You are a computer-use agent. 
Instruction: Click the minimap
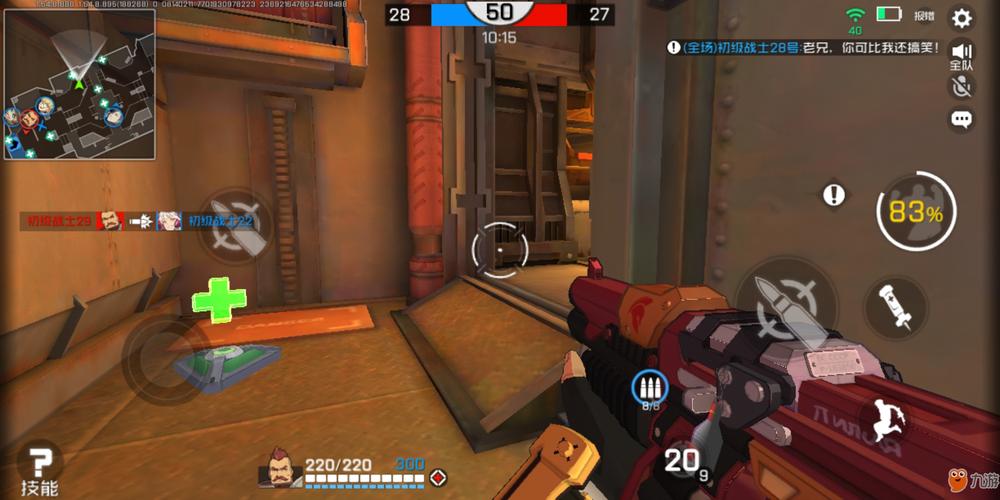(x=79, y=84)
